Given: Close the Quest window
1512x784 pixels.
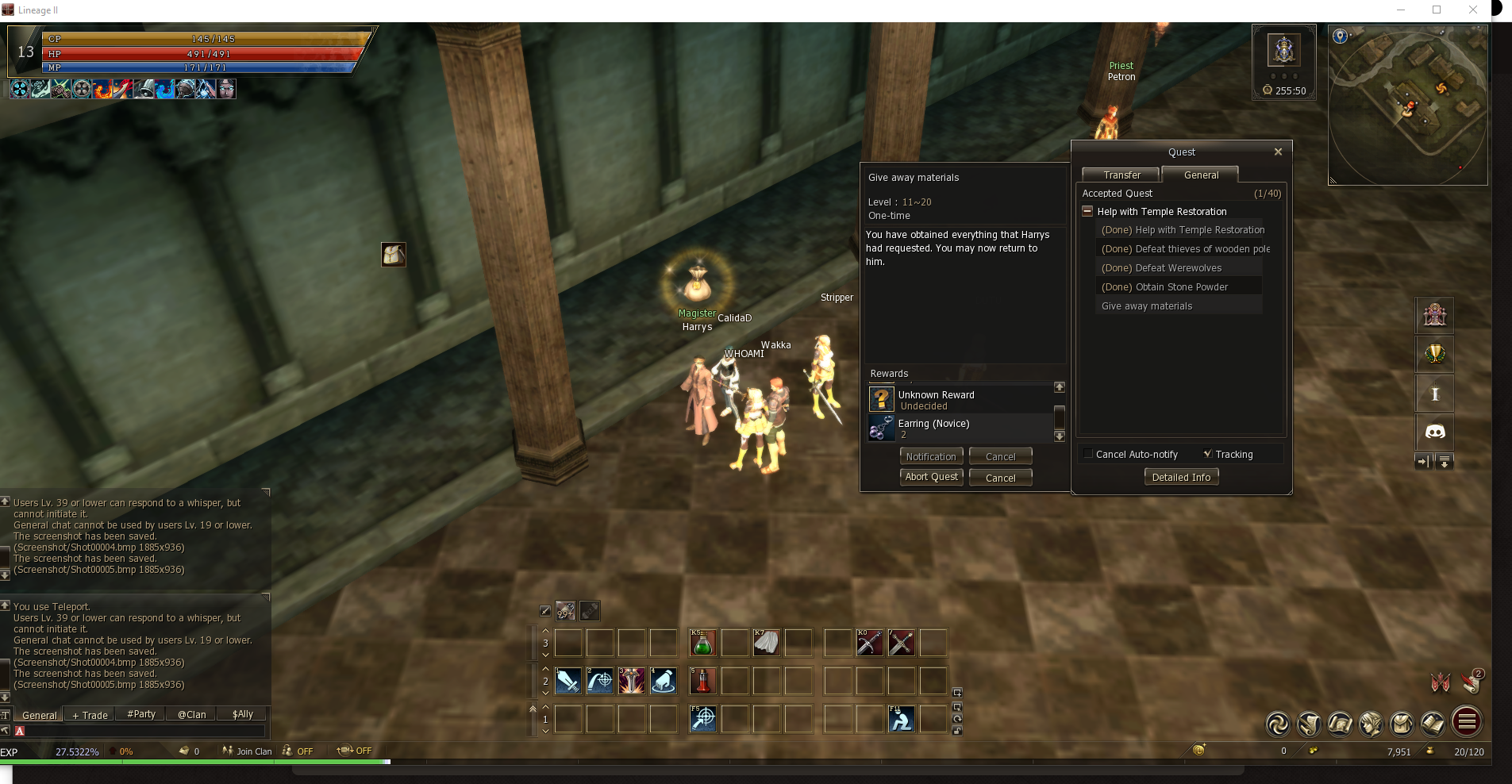Looking at the screenshot, I should (1278, 152).
